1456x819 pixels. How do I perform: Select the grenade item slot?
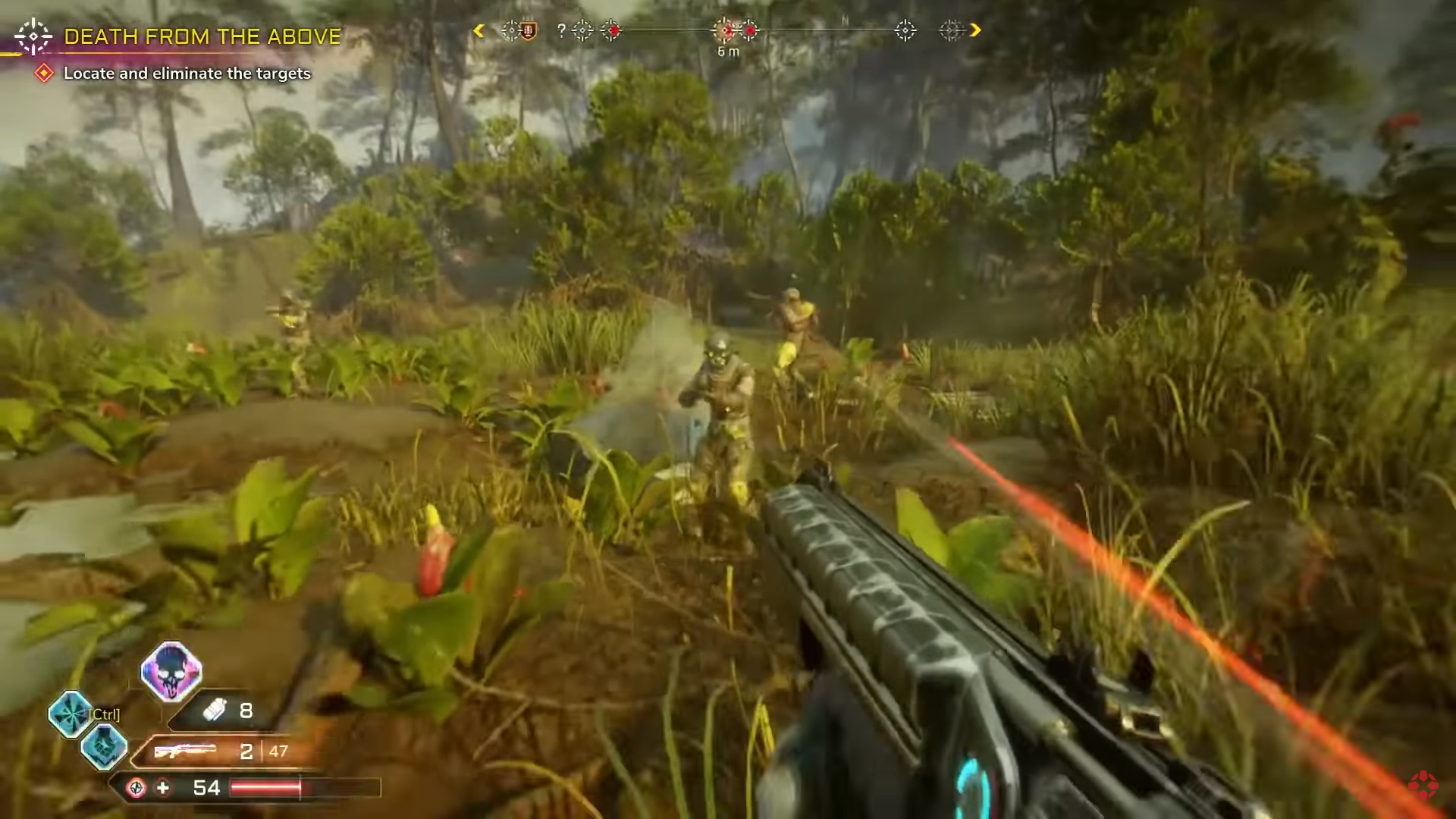[215, 711]
